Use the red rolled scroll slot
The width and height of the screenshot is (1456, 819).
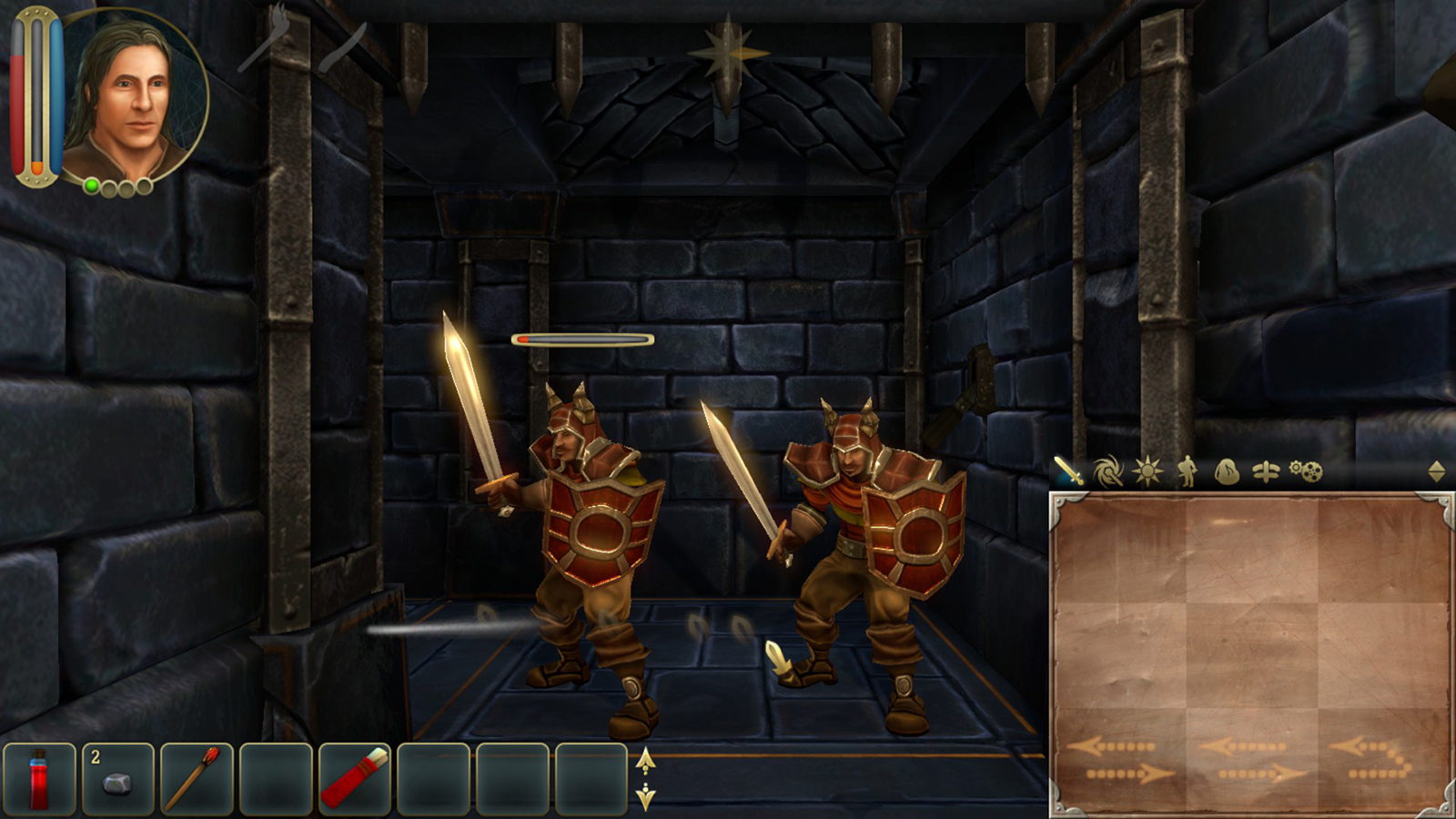pos(355,779)
